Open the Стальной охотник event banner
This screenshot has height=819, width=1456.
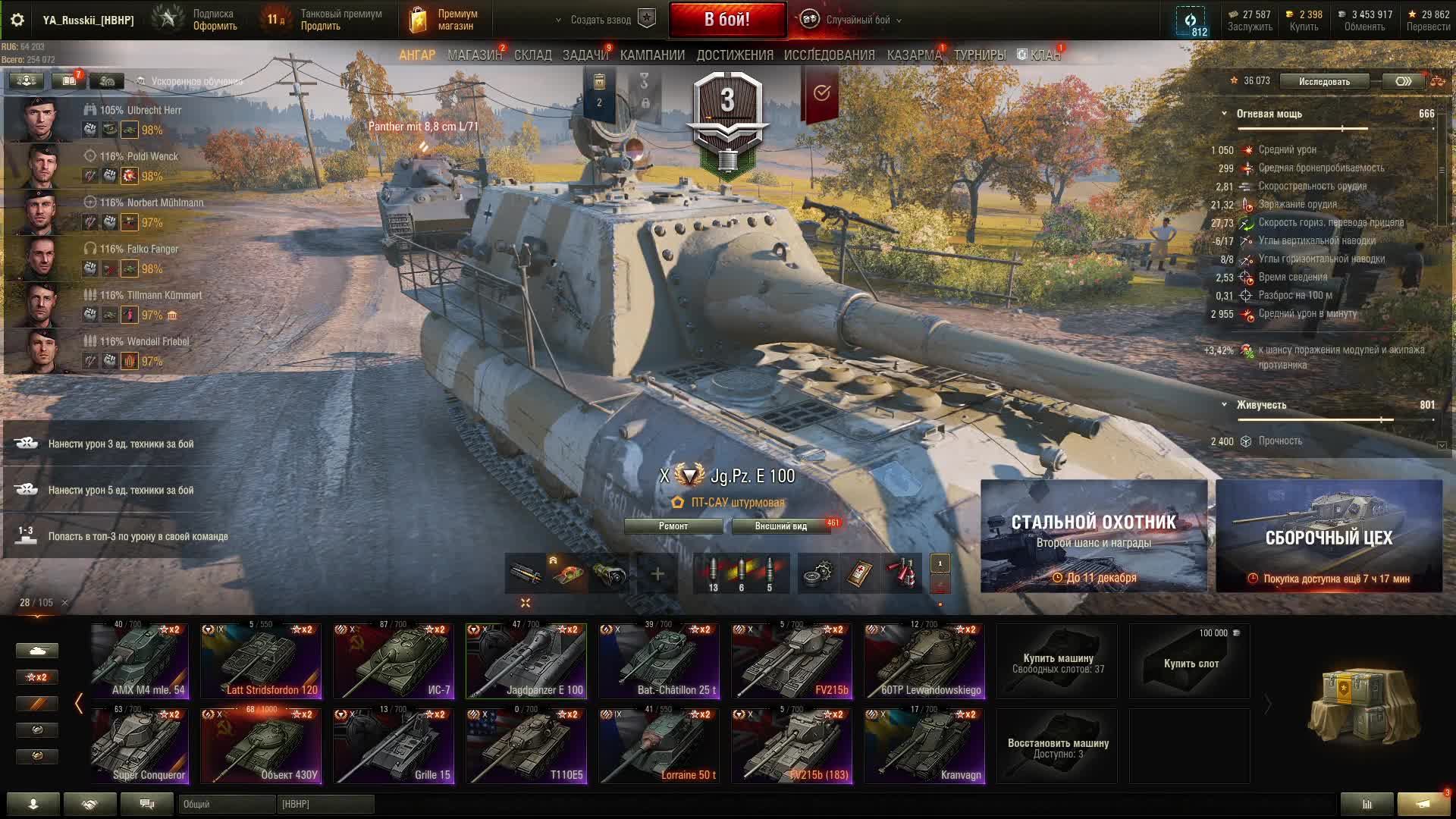coord(1094,535)
